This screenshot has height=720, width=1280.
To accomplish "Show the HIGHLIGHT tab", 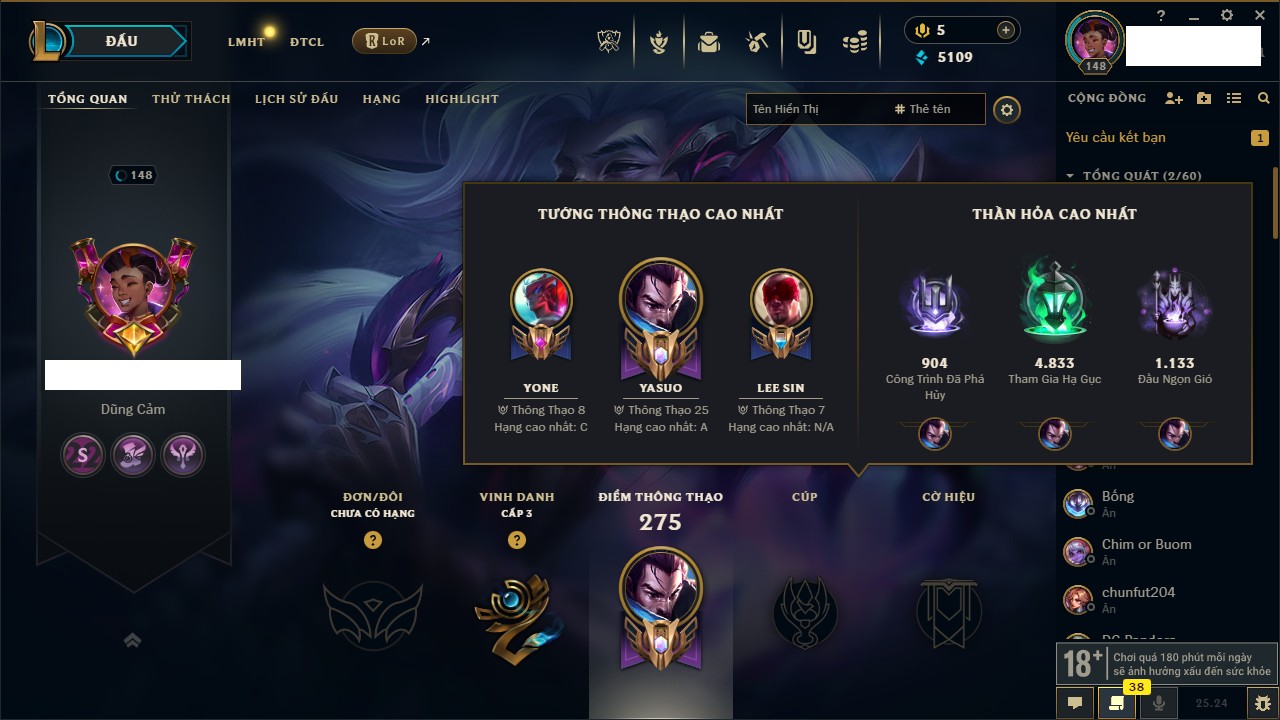I will 461,99.
